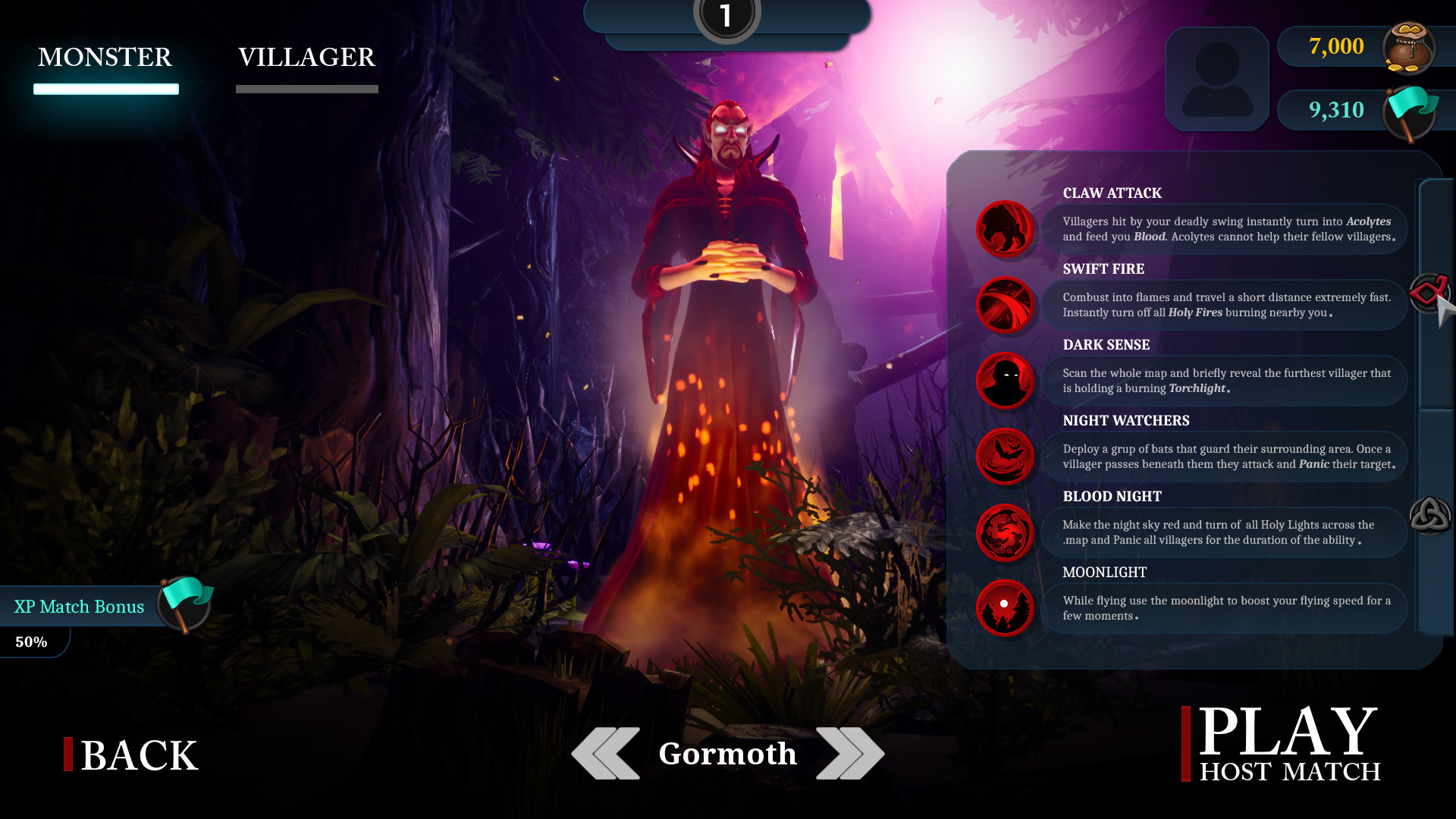Select the Moonlight ability icon

[x=1005, y=607]
